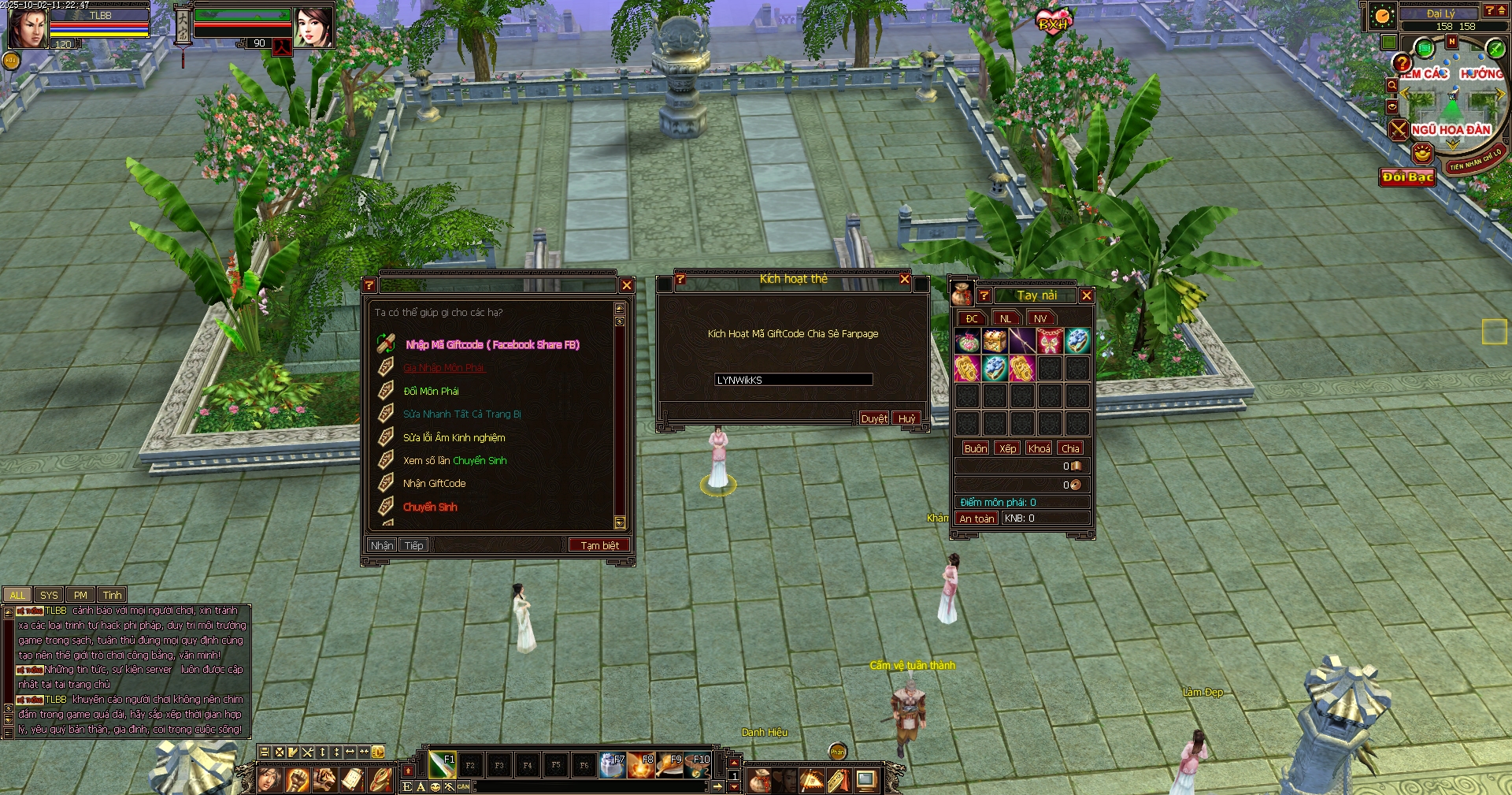Pick 'Xem số lần Chuyển Sinh' option
Image resolution: width=1512 pixels, height=795 pixels.
pos(454,460)
